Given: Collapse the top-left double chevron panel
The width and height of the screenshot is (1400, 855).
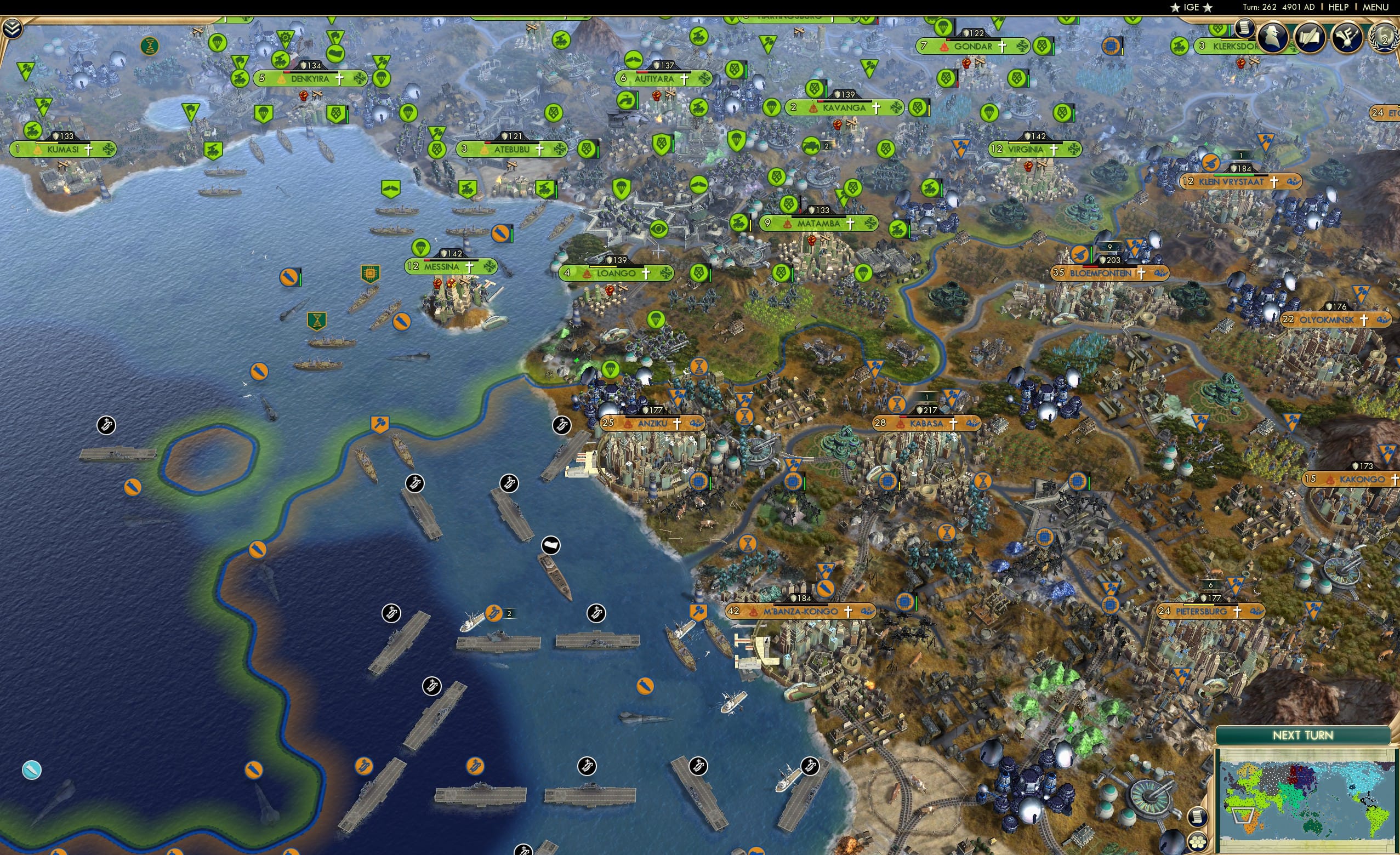Looking at the screenshot, I should click(12, 29).
